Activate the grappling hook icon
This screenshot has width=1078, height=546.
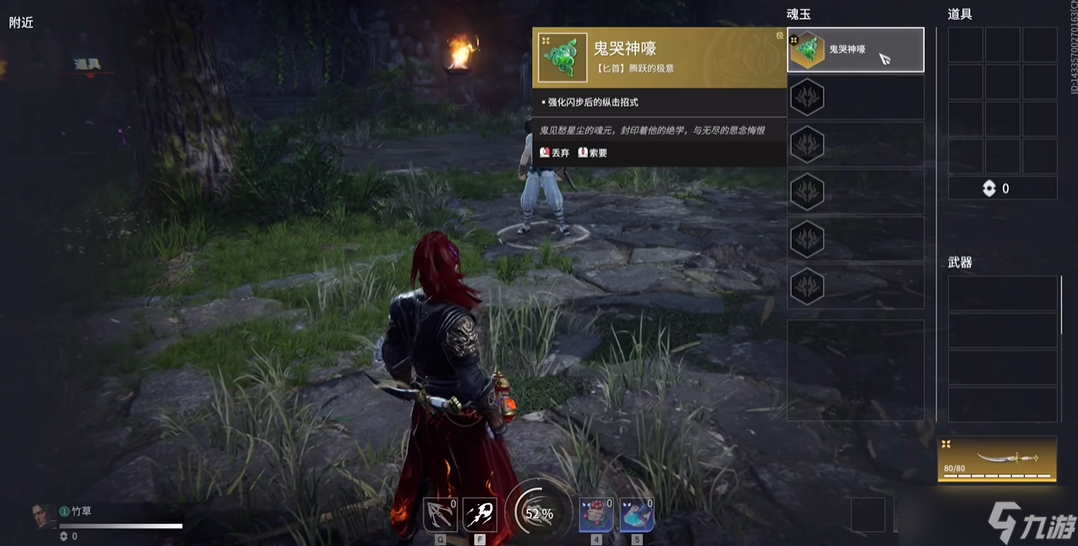440,514
